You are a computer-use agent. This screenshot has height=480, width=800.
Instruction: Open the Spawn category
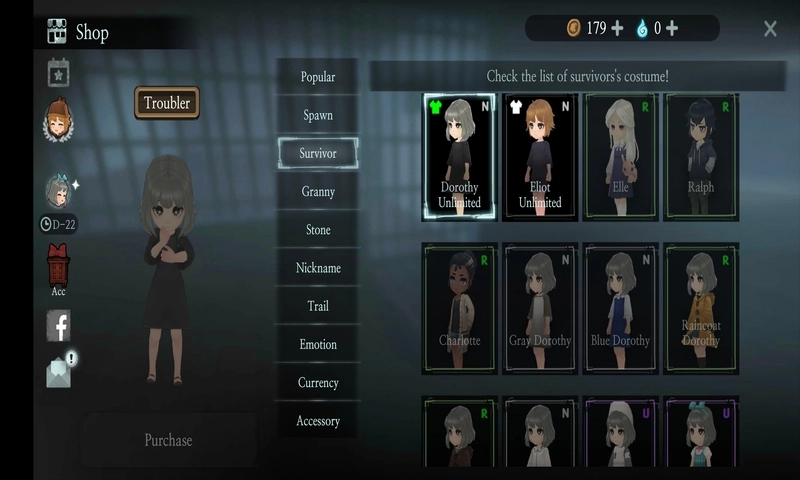tap(318, 115)
